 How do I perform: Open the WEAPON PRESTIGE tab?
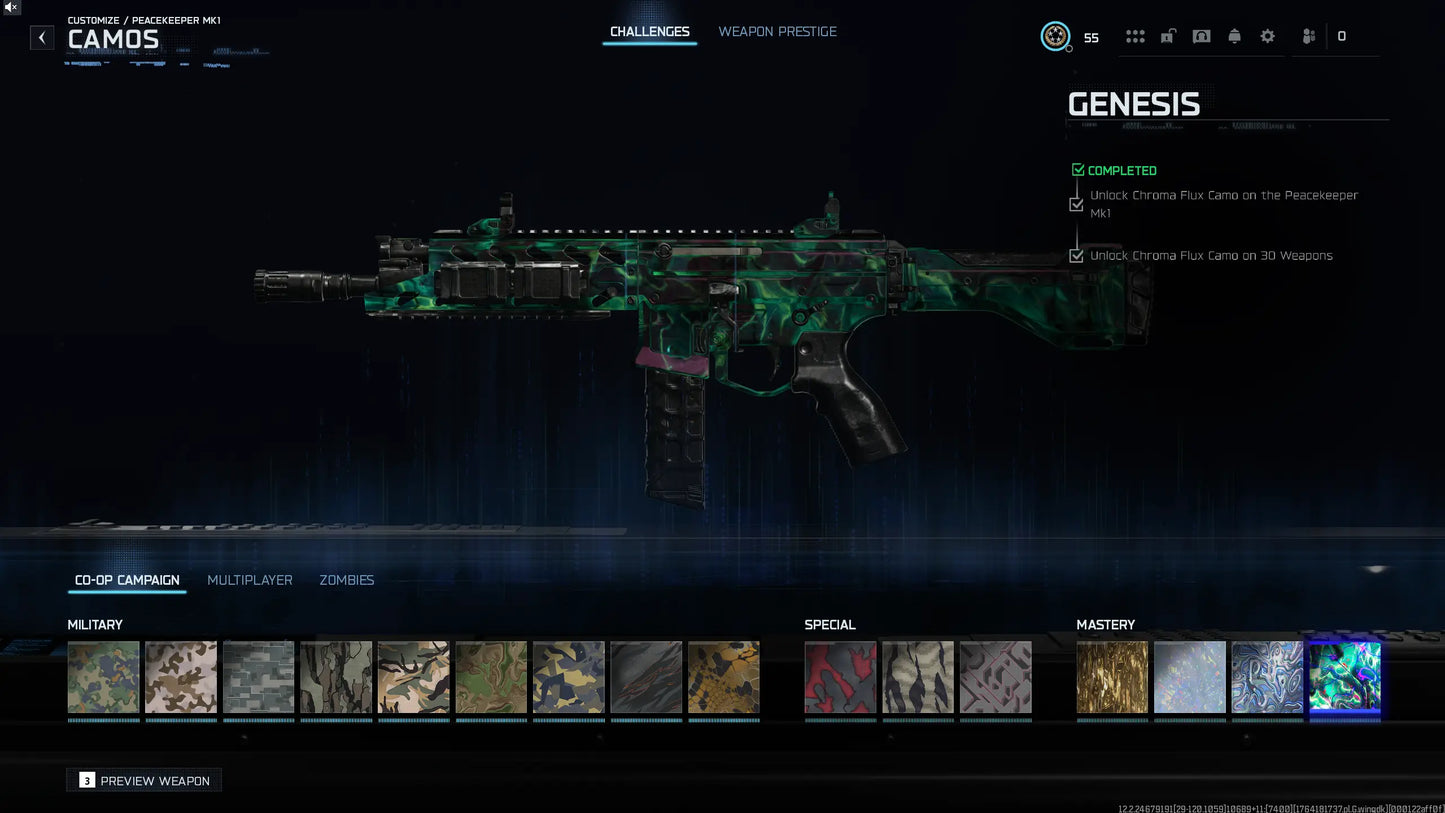coord(777,31)
